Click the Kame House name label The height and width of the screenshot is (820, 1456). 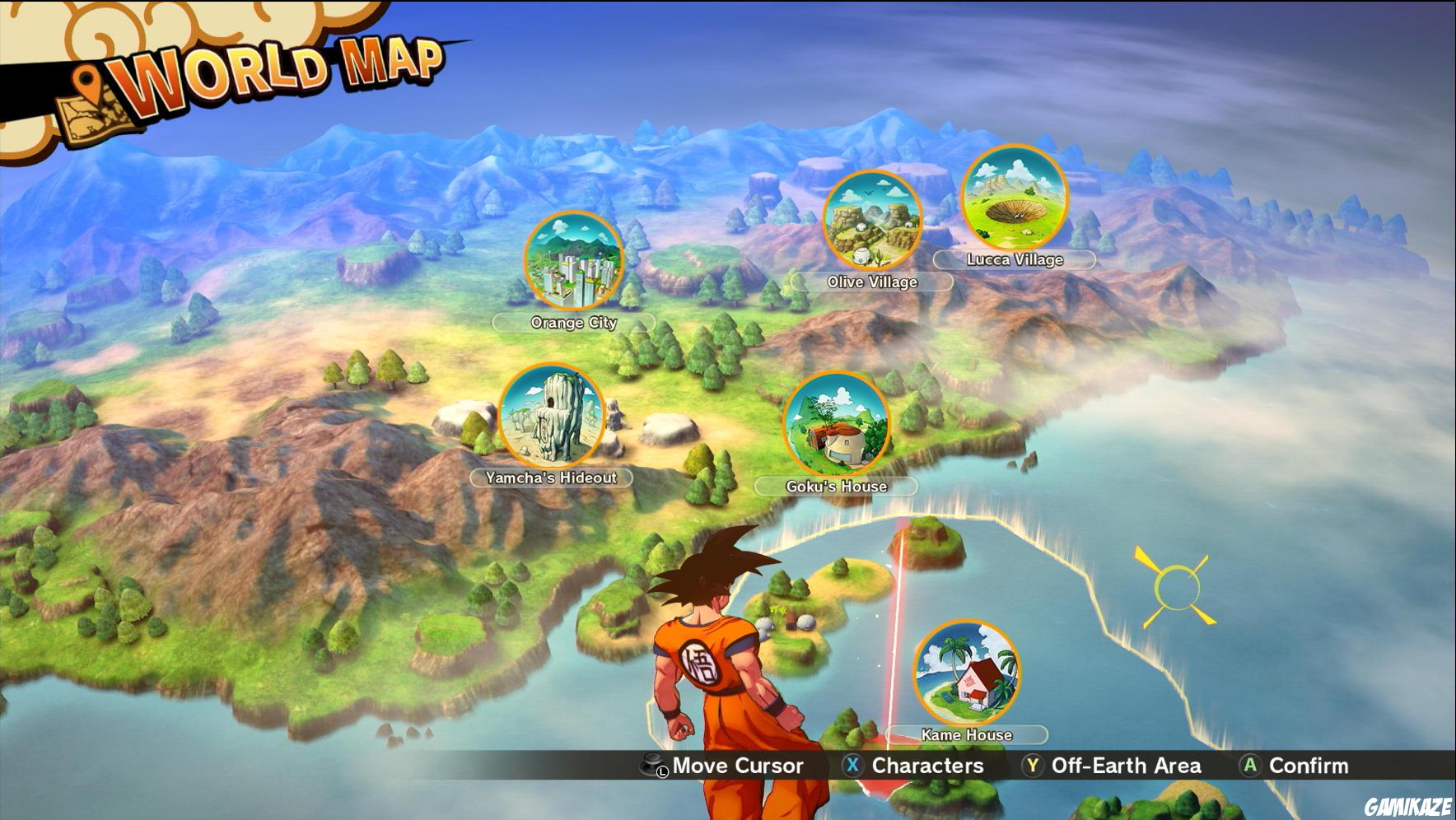968,734
